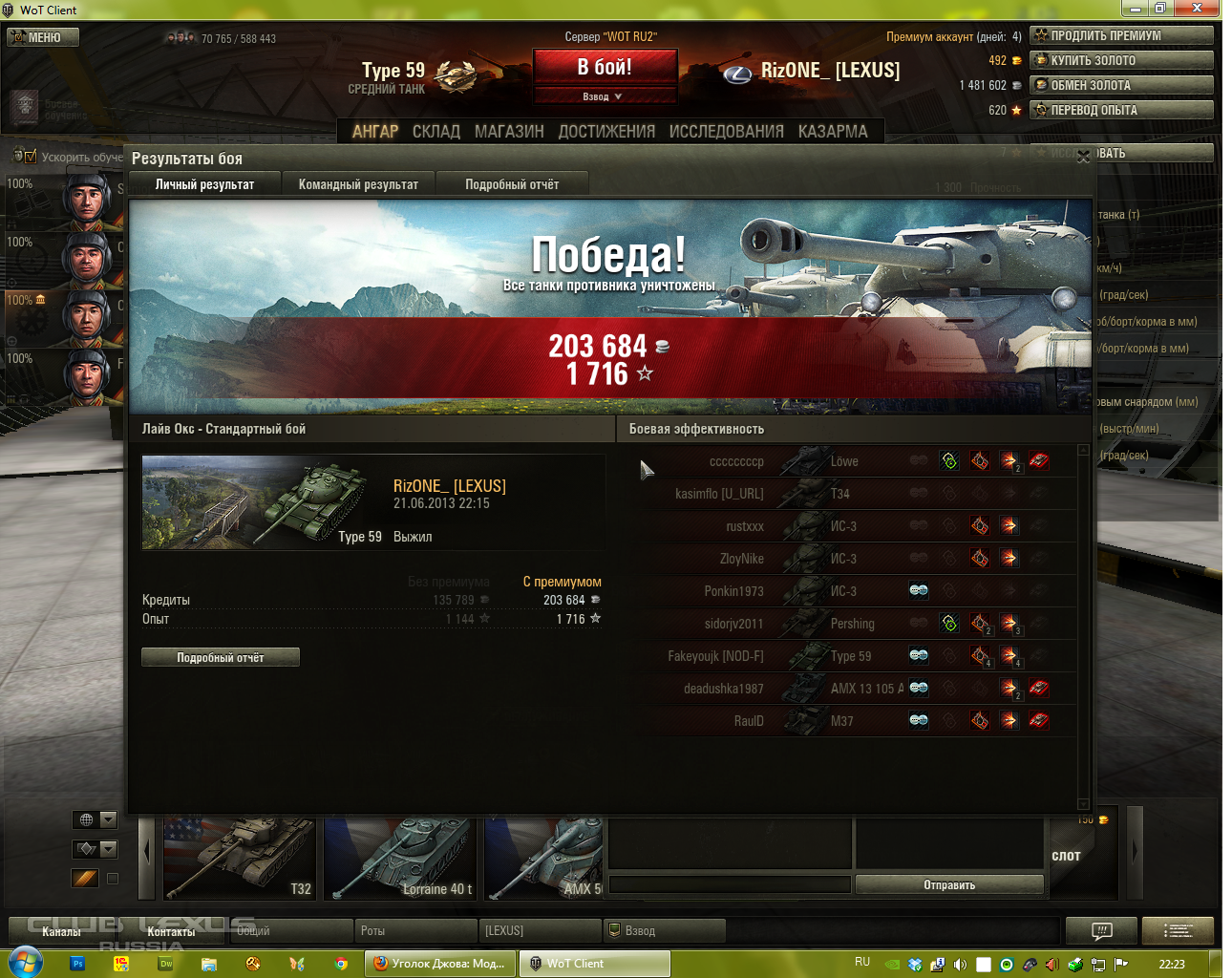The height and width of the screenshot is (978, 1232).
Task: Send chat message with Отправить button
Action: click(x=948, y=885)
